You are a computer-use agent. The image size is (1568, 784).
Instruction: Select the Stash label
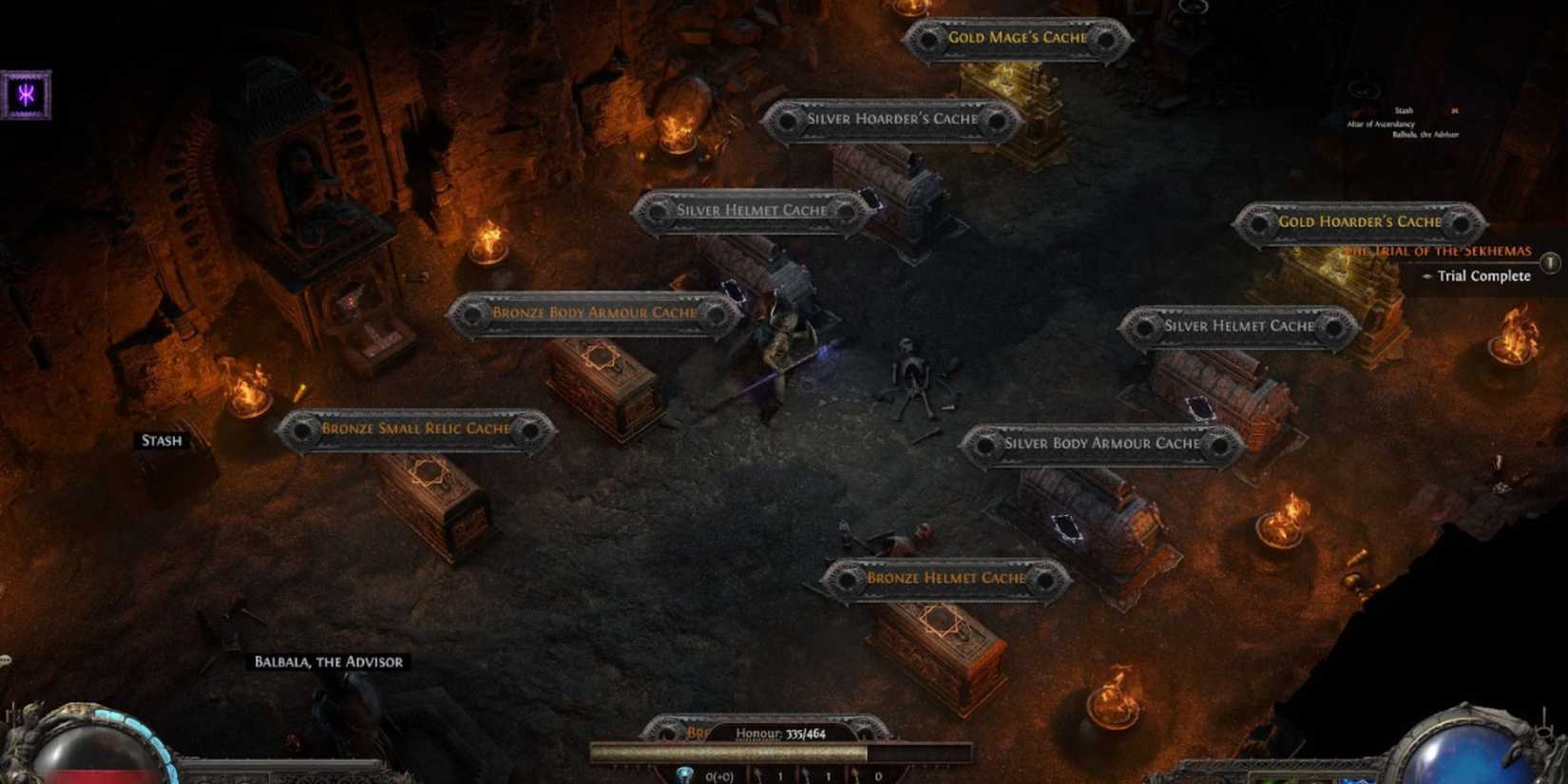point(160,441)
